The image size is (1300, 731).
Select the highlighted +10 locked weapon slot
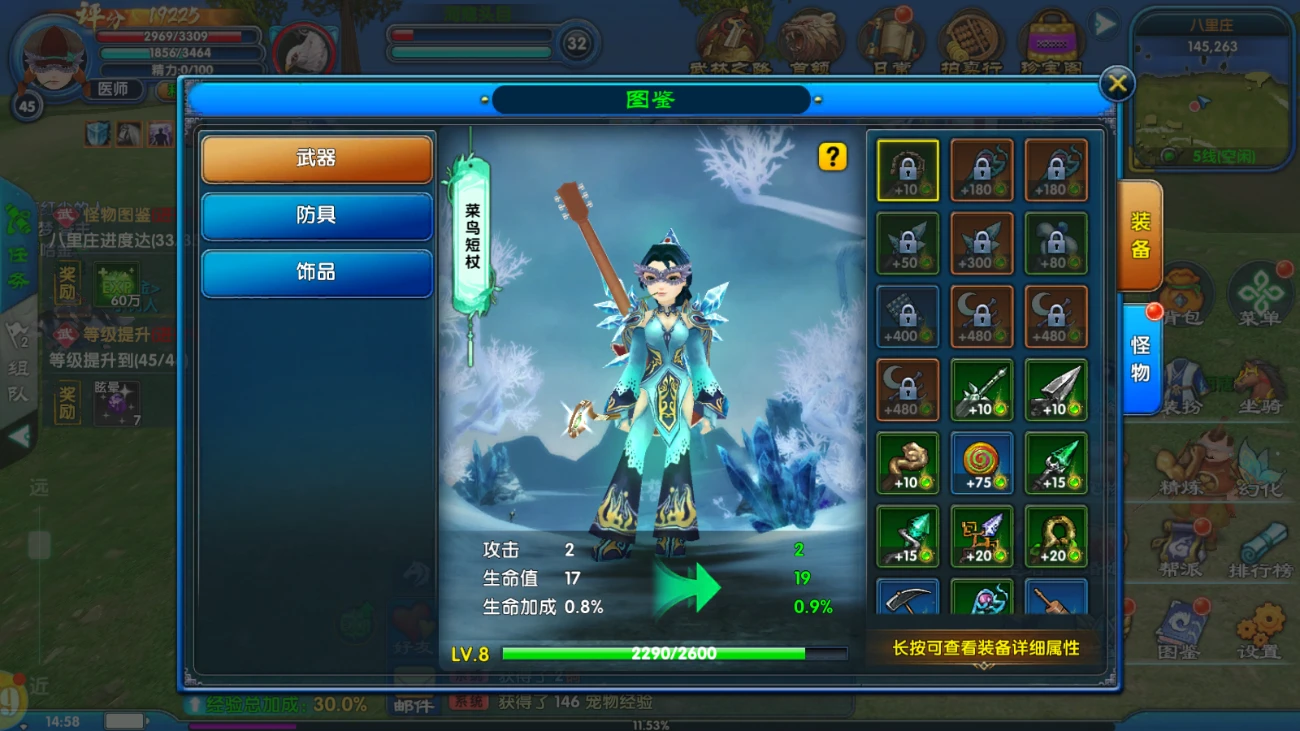[906, 170]
